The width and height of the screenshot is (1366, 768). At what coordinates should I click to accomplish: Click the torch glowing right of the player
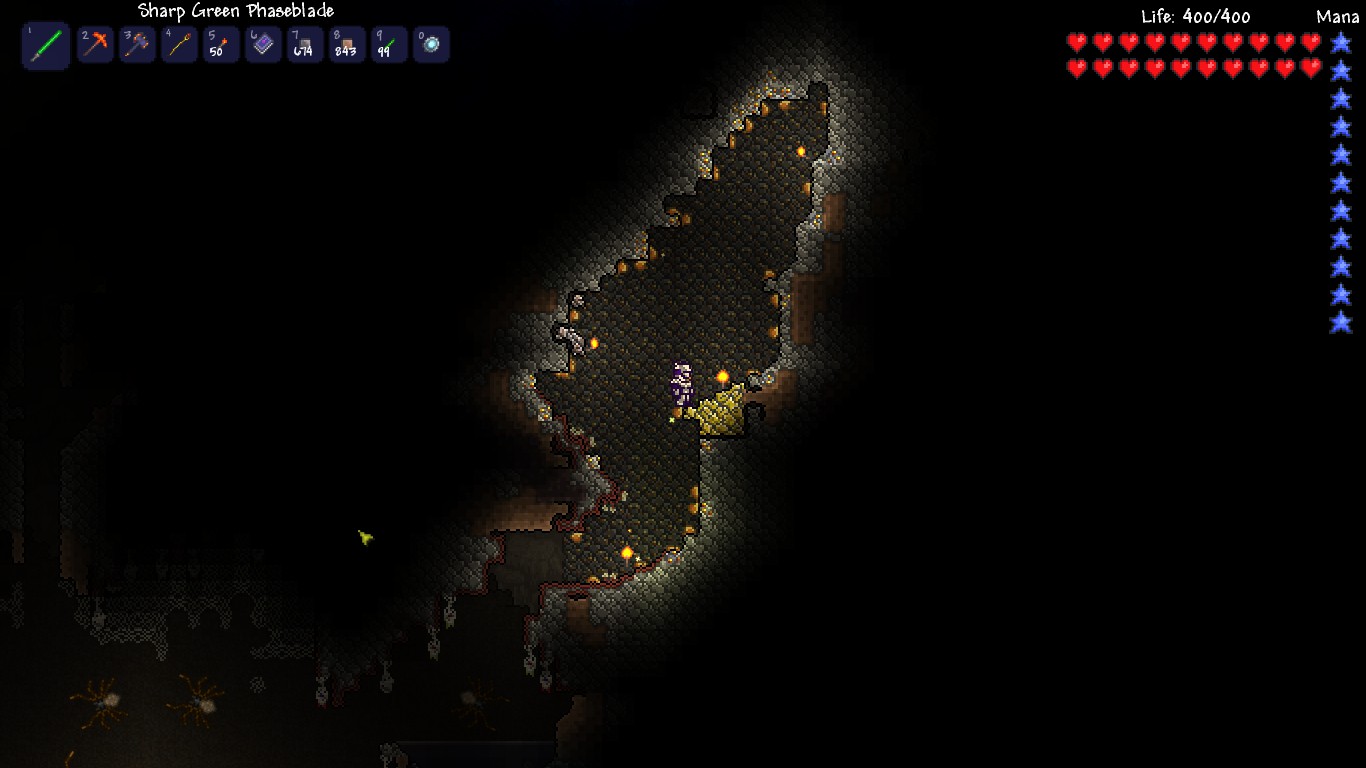(723, 375)
